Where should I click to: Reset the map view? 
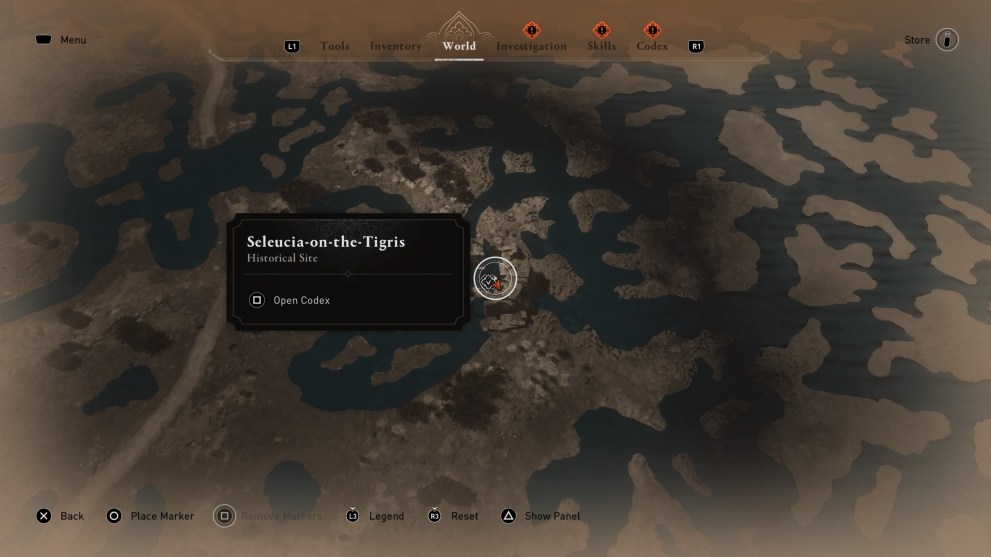pyautogui.click(x=453, y=516)
